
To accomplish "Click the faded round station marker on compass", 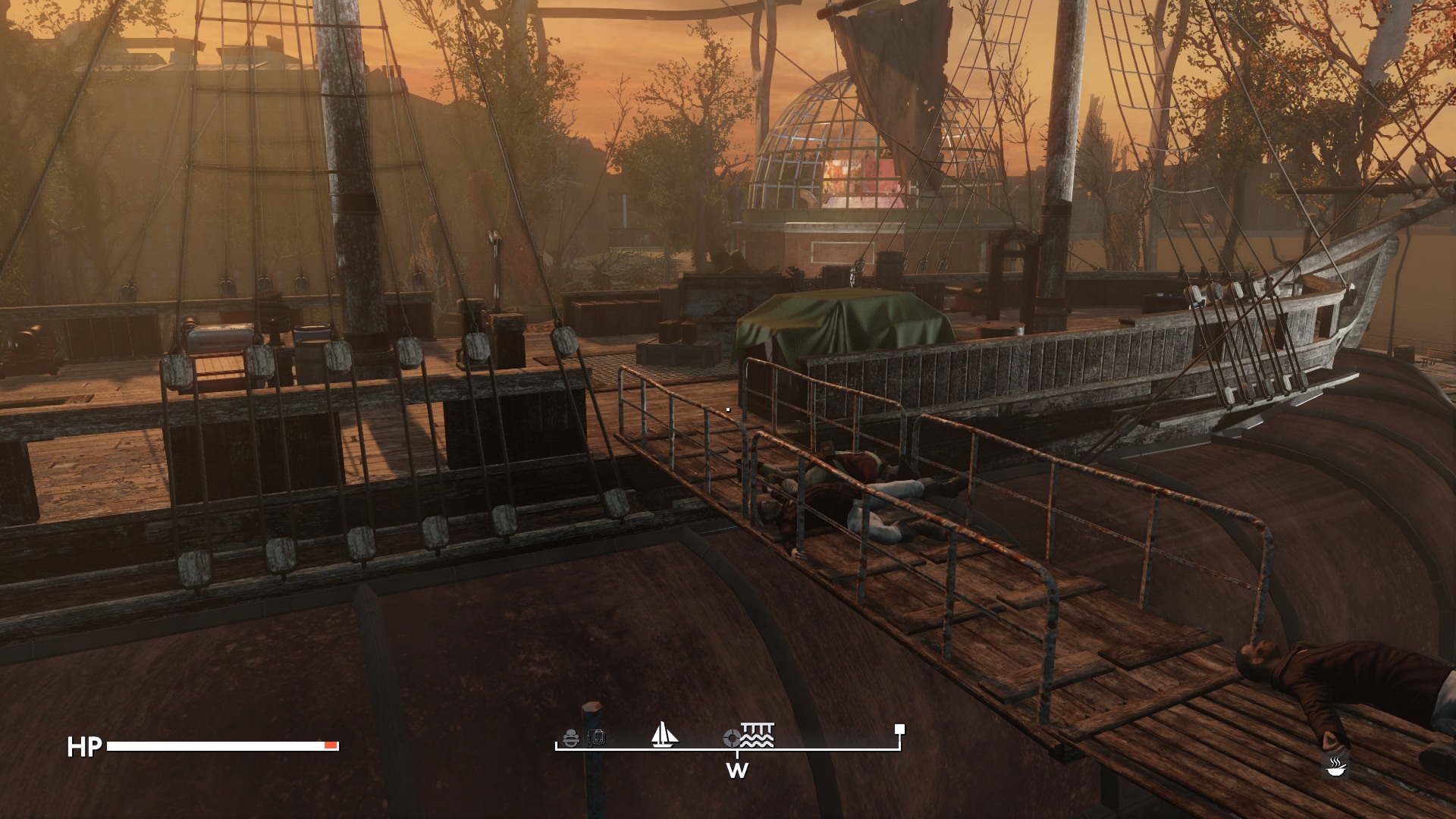I will (572, 737).
